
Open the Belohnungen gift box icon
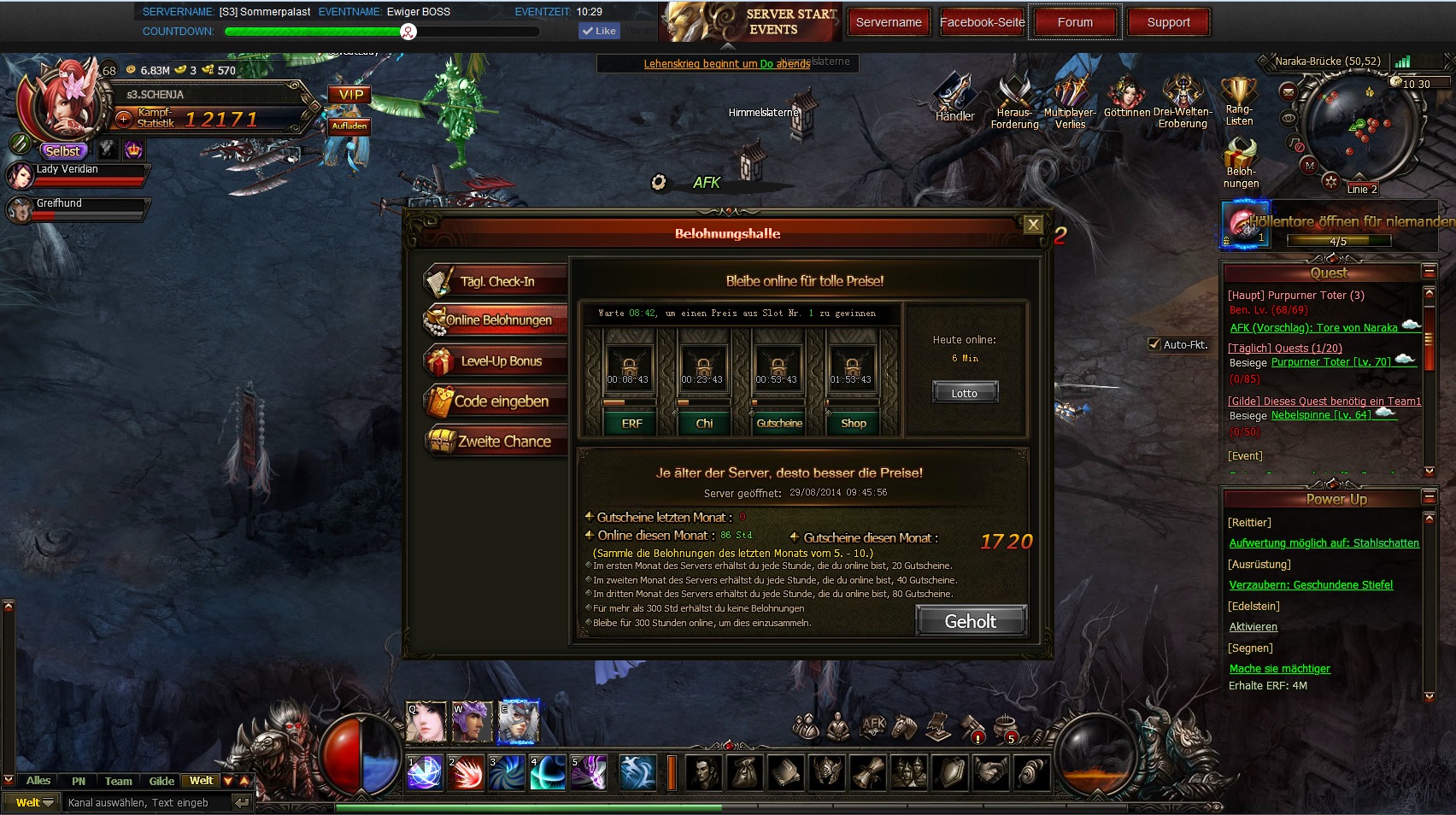(1240, 157)
